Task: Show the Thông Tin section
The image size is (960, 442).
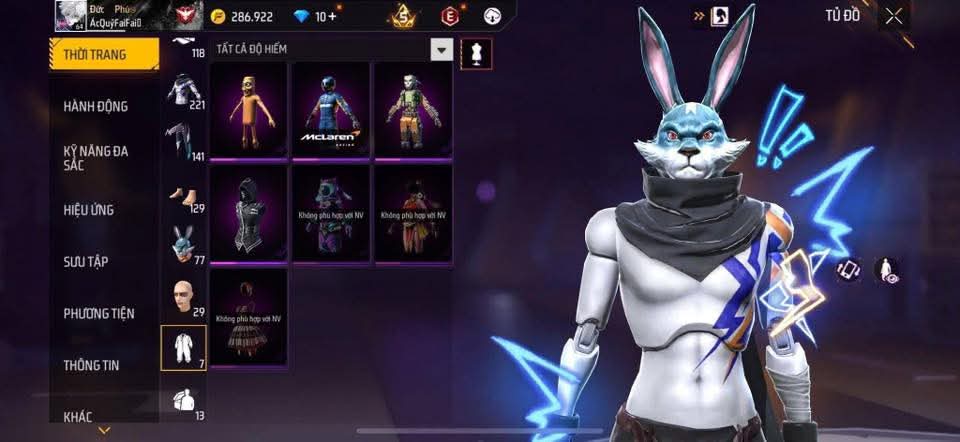Action: 91,365
